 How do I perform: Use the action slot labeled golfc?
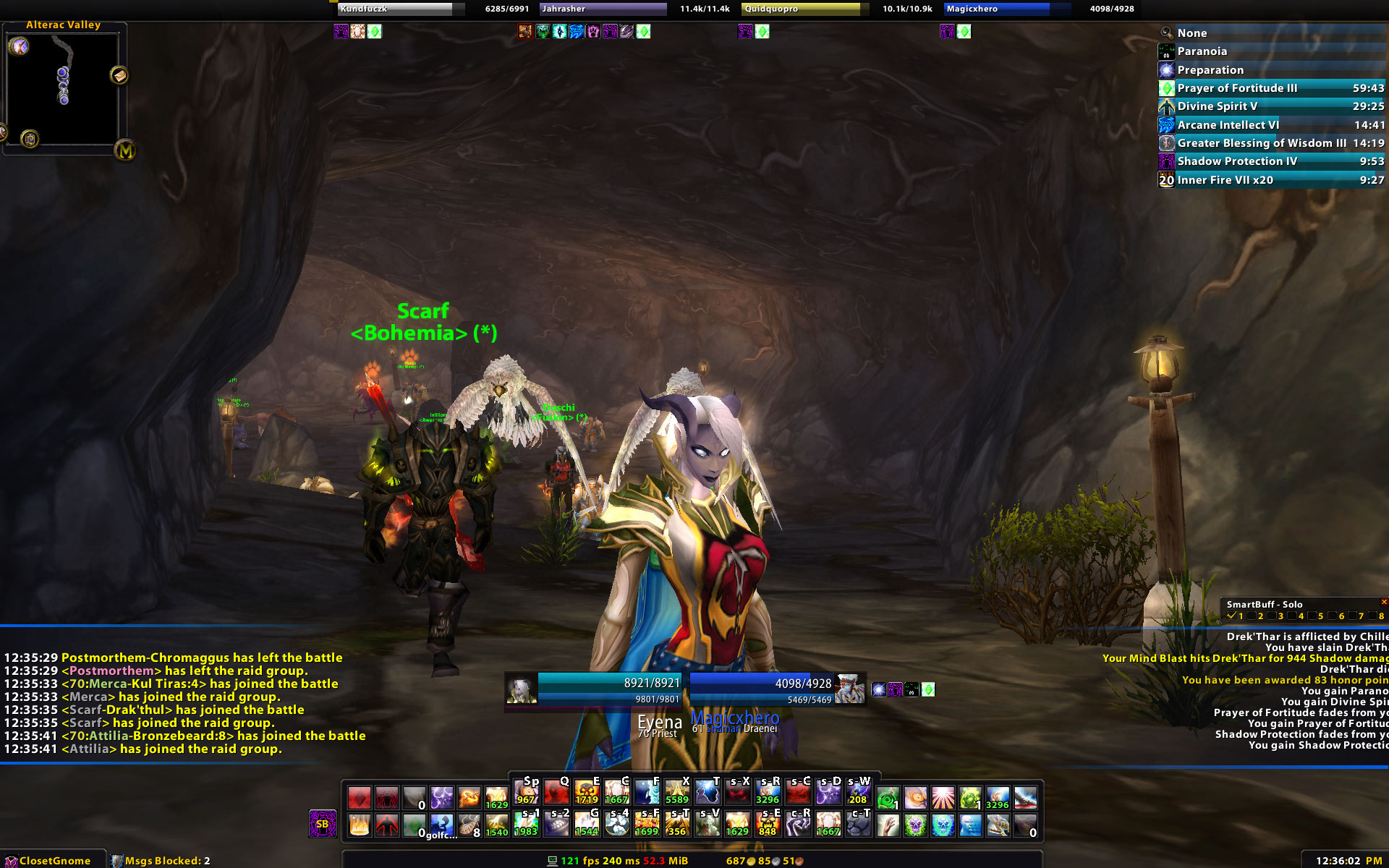pyautogui.click(x=441, y=825)
